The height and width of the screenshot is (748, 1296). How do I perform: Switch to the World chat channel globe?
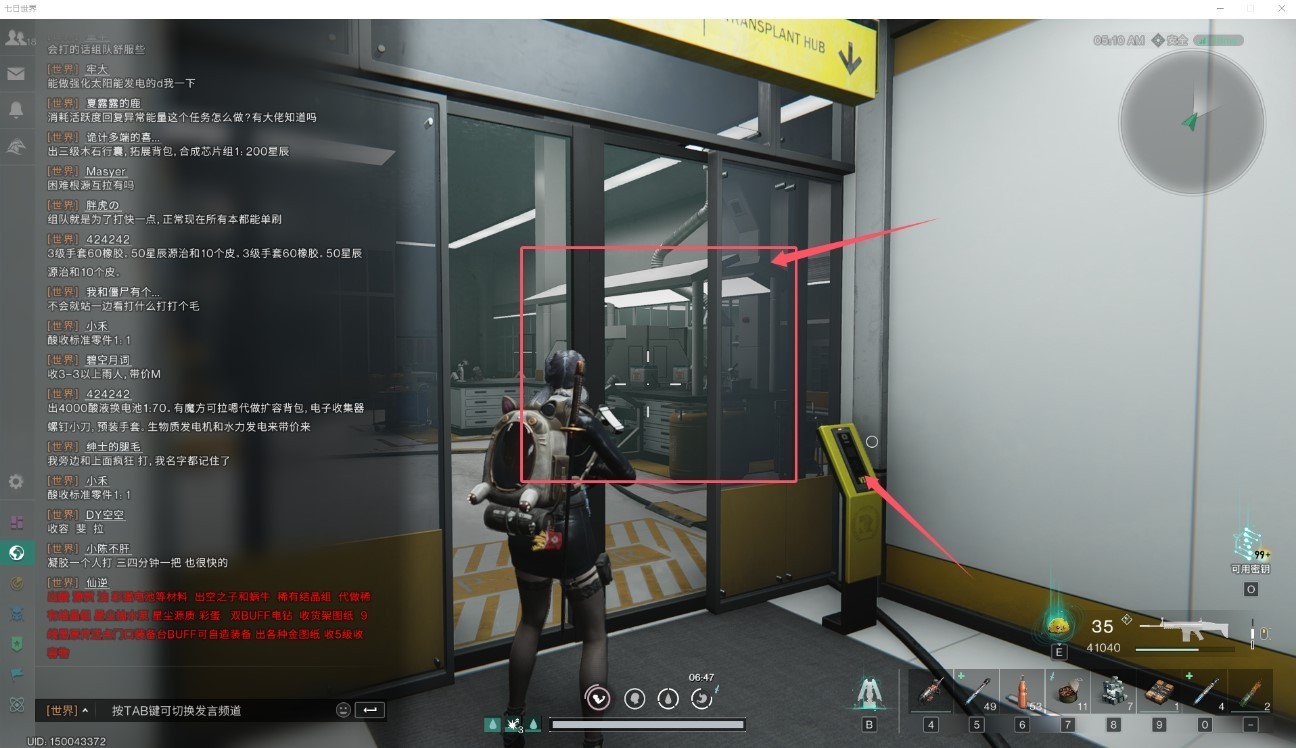tap(16, 552)
